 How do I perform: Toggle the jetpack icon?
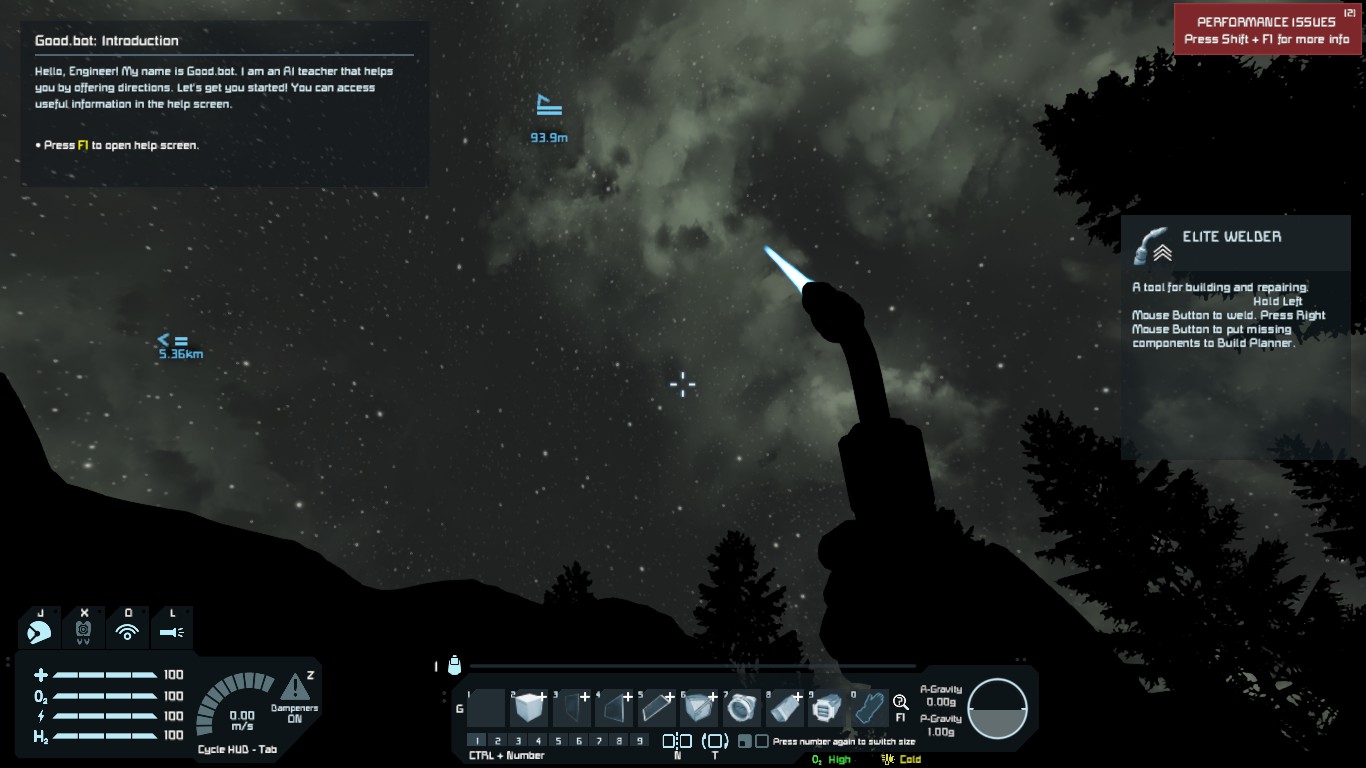click(x=41, y=631)
